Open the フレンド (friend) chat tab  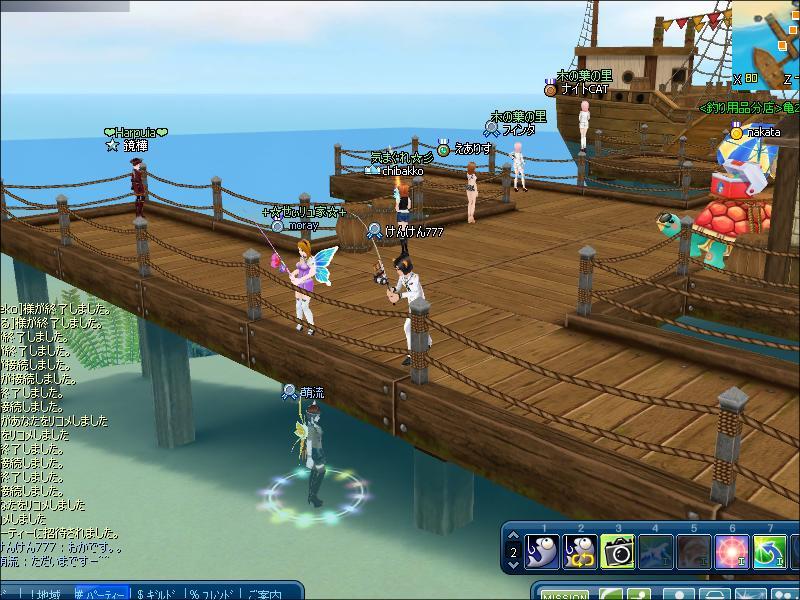point(211,593)
